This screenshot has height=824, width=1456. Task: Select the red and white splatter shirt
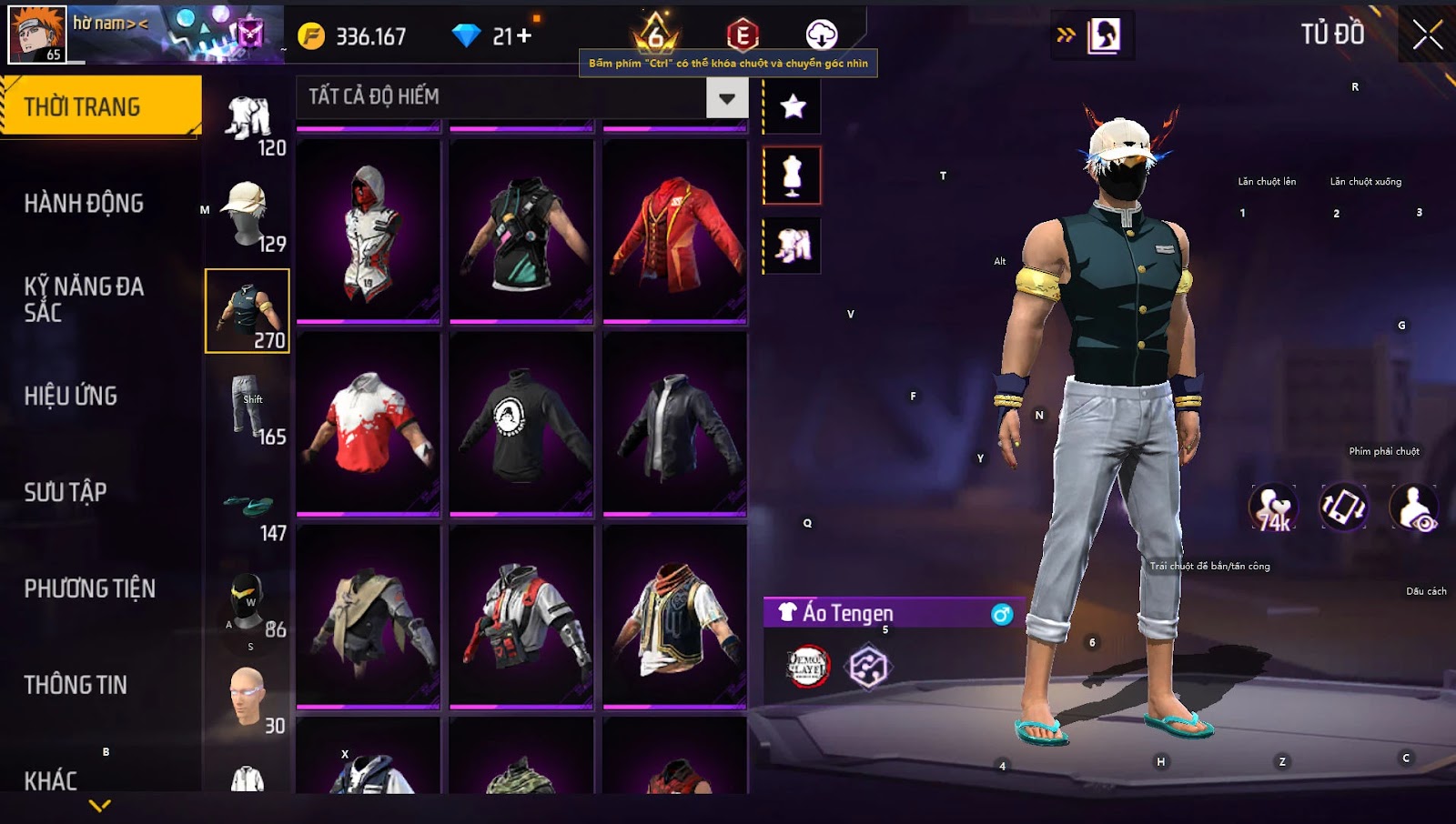[x=369, y=424]
